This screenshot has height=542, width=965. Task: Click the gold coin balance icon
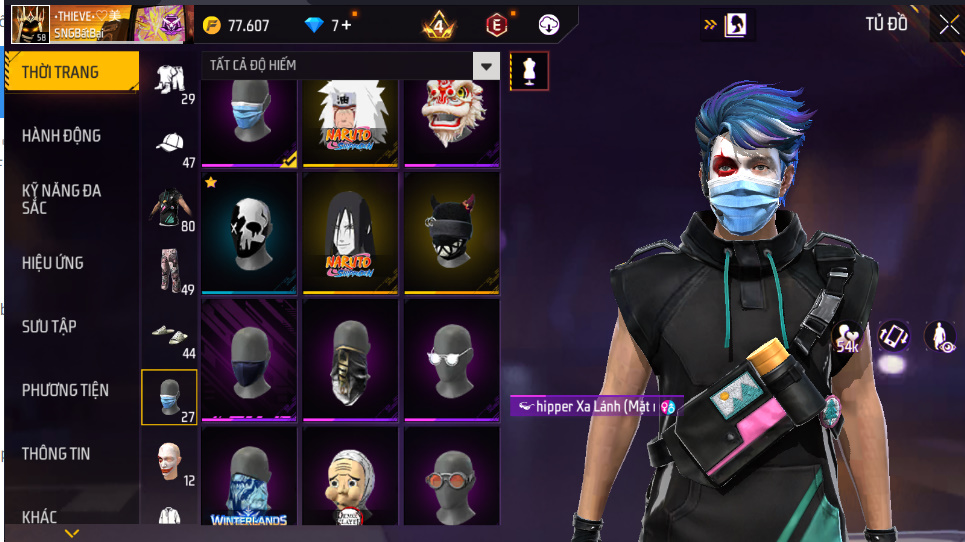(x=211, y=25)
